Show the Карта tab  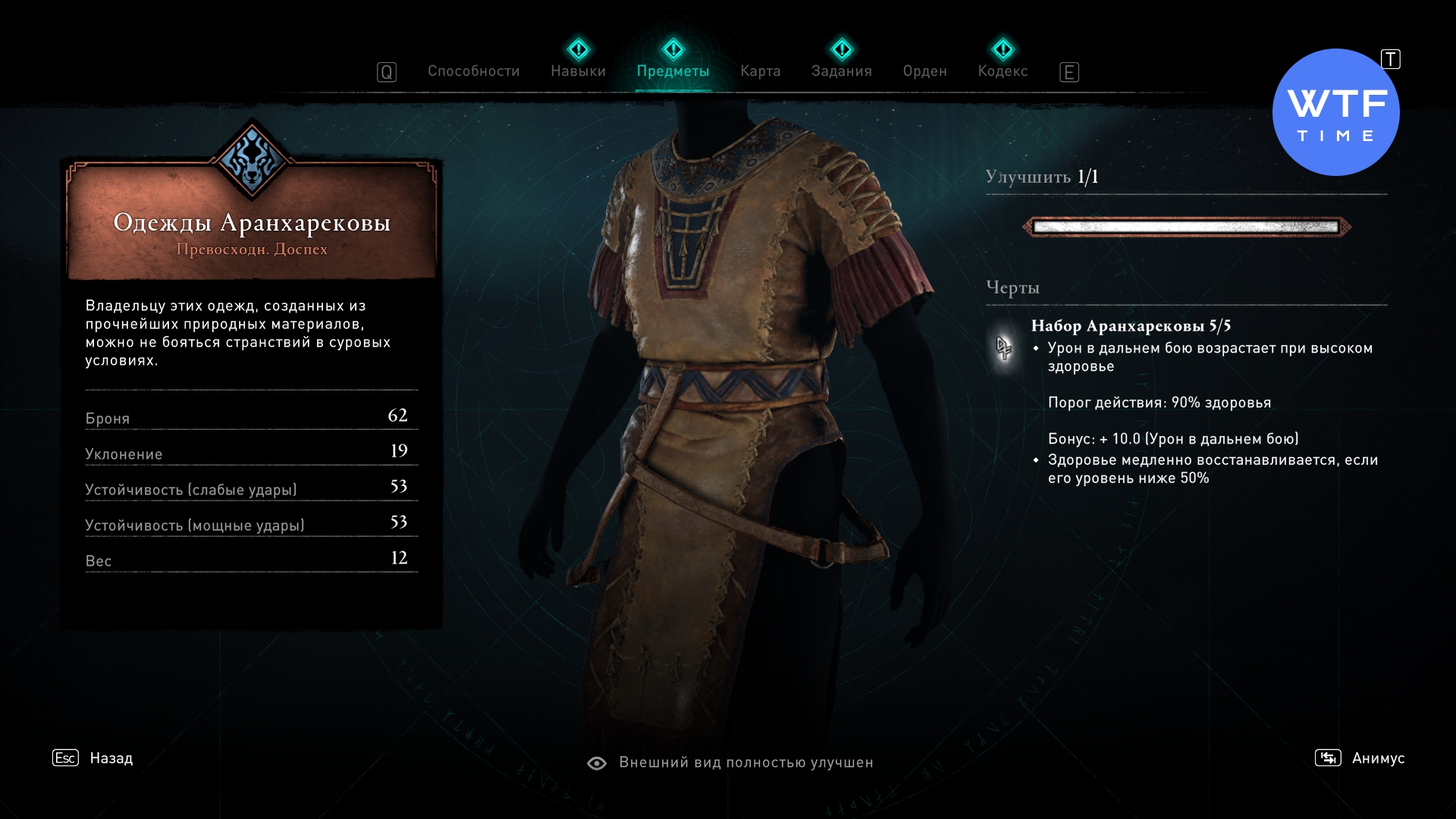pyautogui.click(x=760, y=71)
